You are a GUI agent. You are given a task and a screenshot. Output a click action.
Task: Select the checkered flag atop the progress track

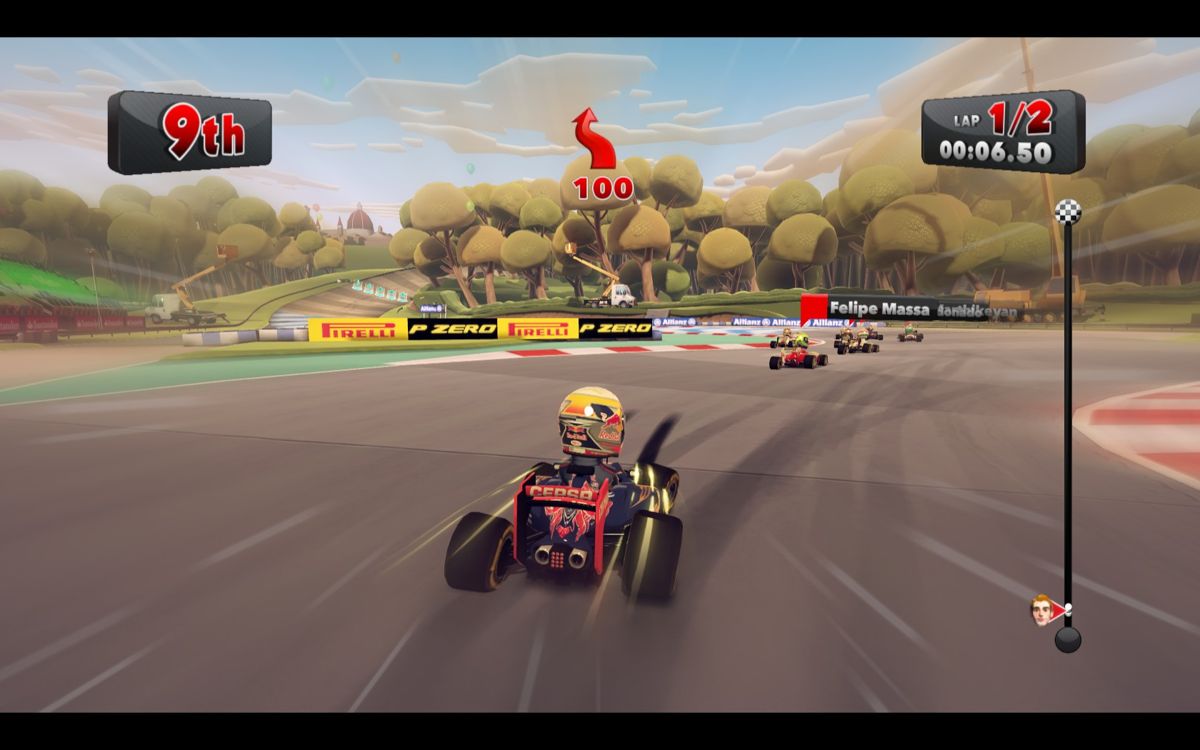coord(1067,210)
